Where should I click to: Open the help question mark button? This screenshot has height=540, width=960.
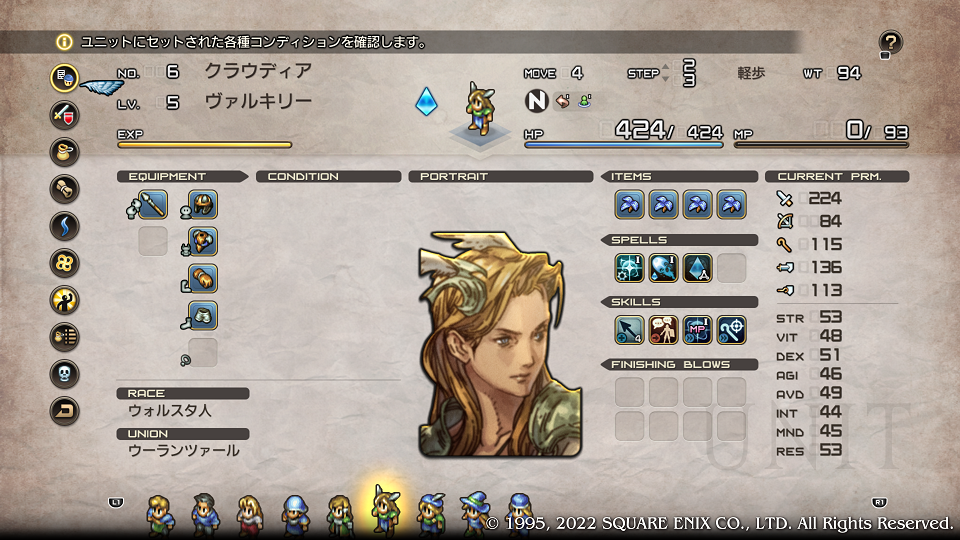point(890,43)
